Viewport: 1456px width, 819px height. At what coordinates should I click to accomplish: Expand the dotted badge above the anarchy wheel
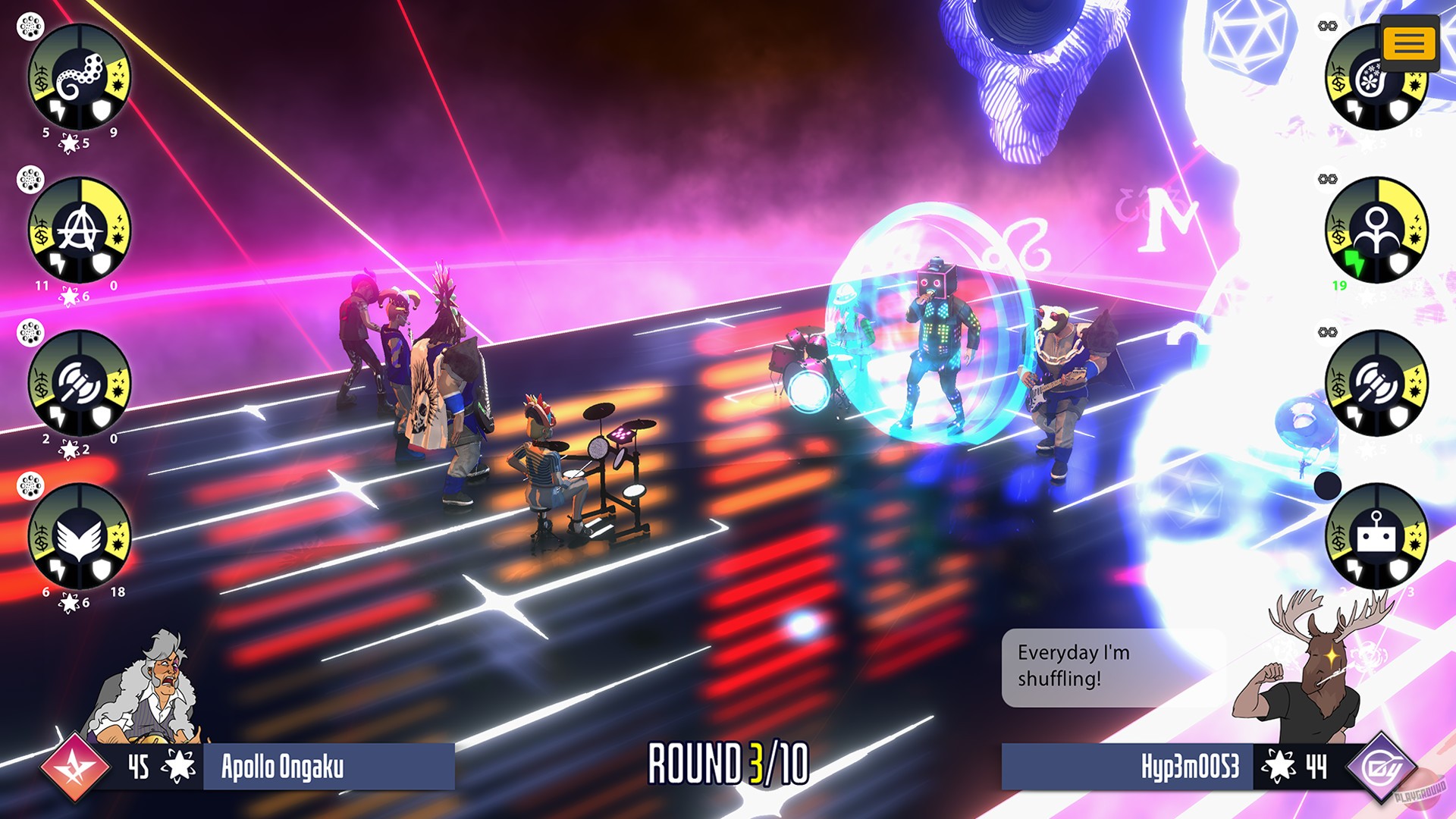pyautogui.click(x=29, y=182)
